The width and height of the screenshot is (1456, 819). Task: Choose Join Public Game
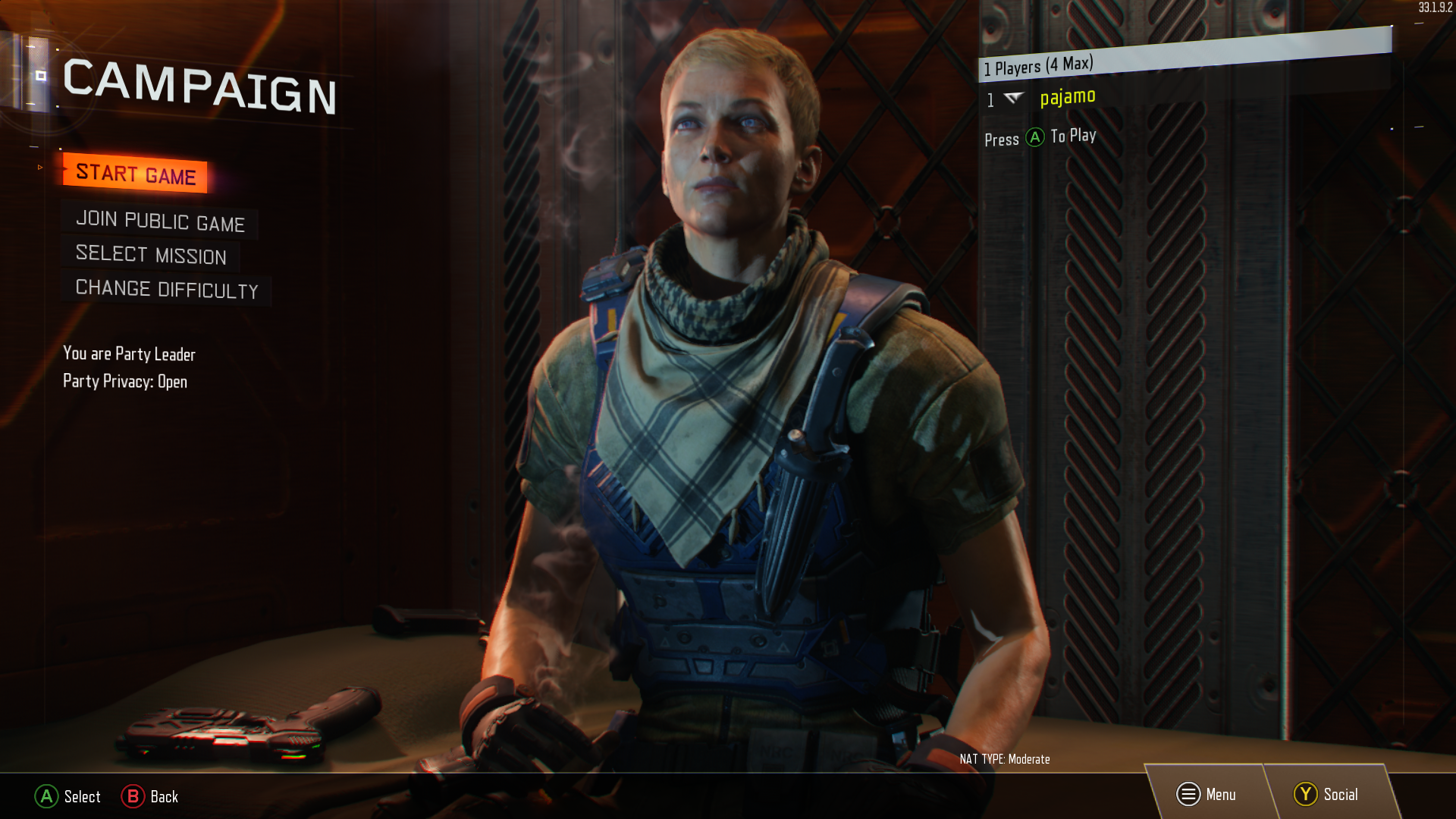click(x=160, y=221)
